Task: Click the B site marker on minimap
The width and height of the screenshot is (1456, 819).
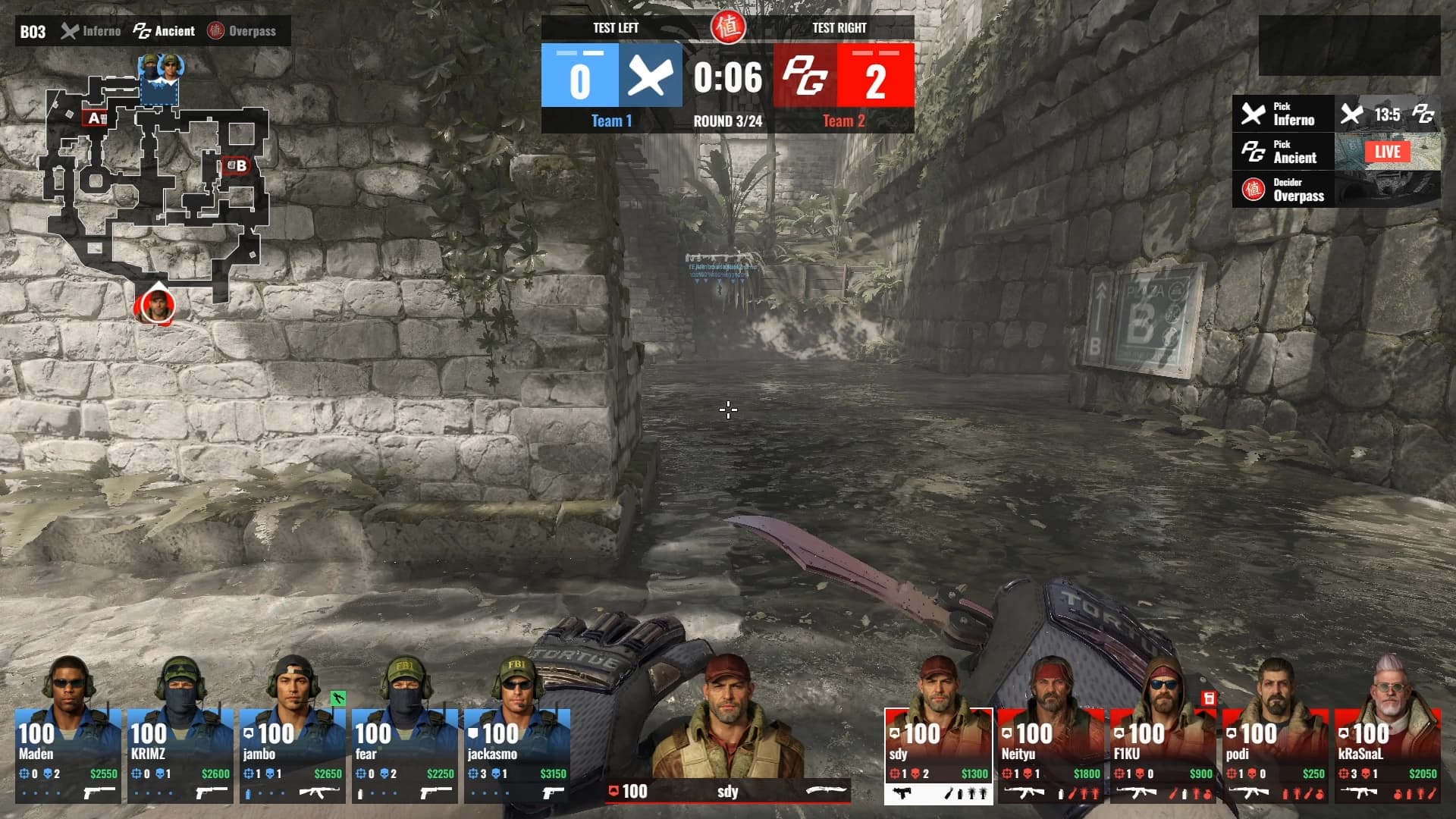Action: (237, 165)
